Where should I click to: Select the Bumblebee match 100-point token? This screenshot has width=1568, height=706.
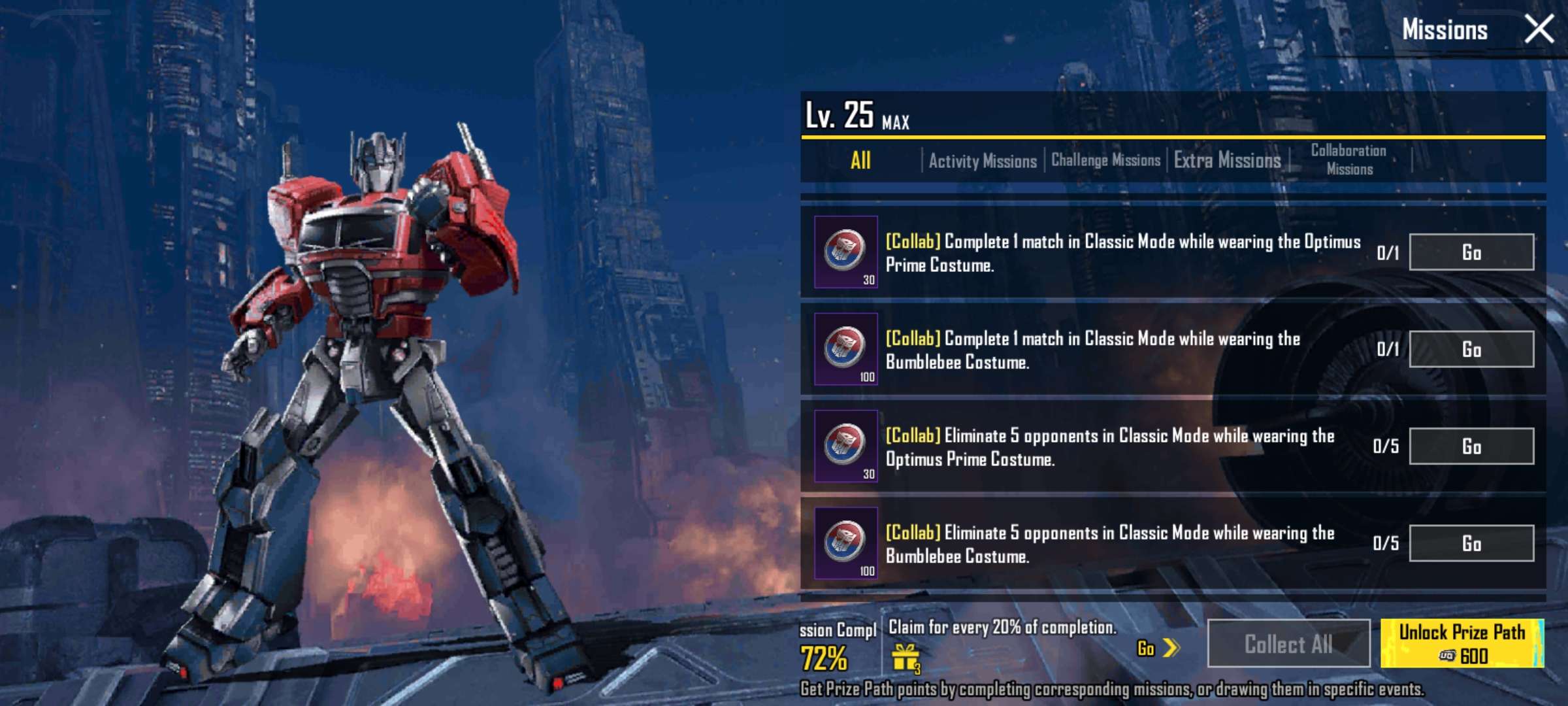pos(845,348)
